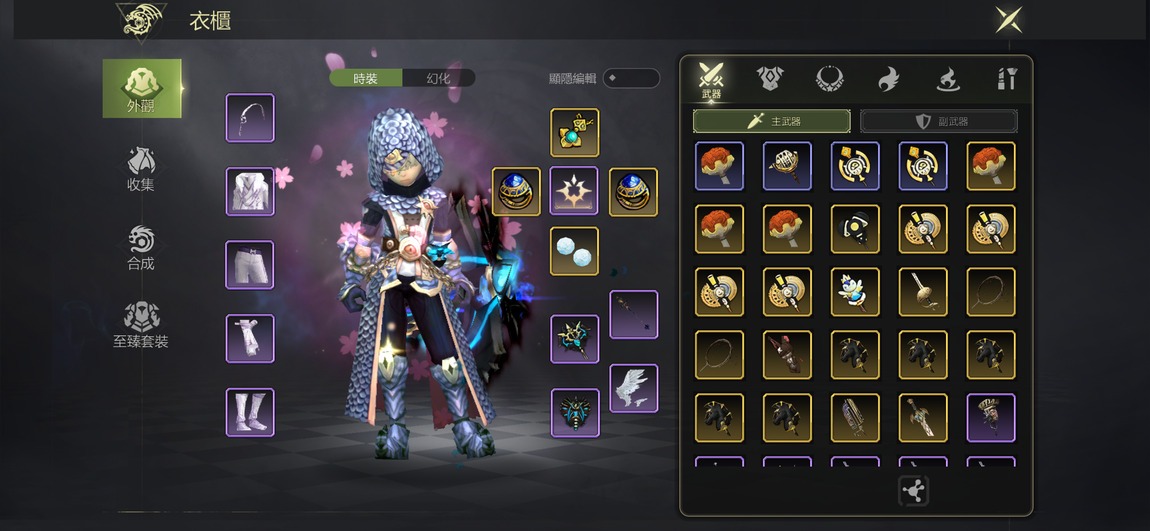
Task: Select the white wing equipment slot
Action: 634,388
